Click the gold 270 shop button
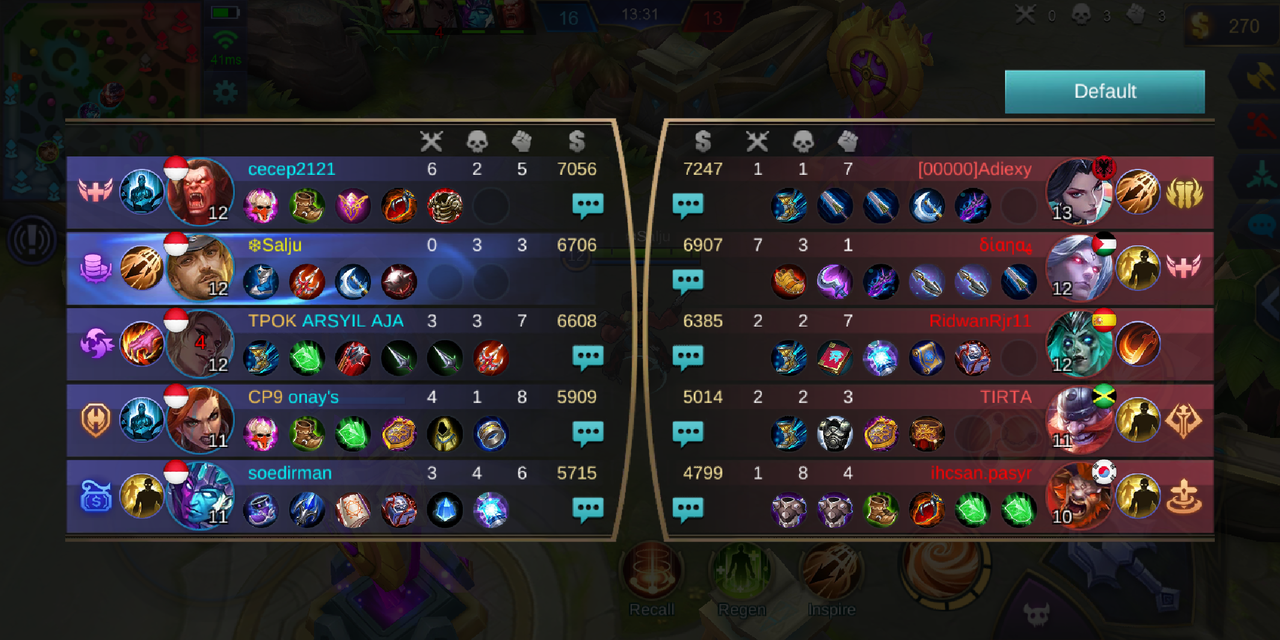Screen dimensions: 1280x640 click(1230, 27)
